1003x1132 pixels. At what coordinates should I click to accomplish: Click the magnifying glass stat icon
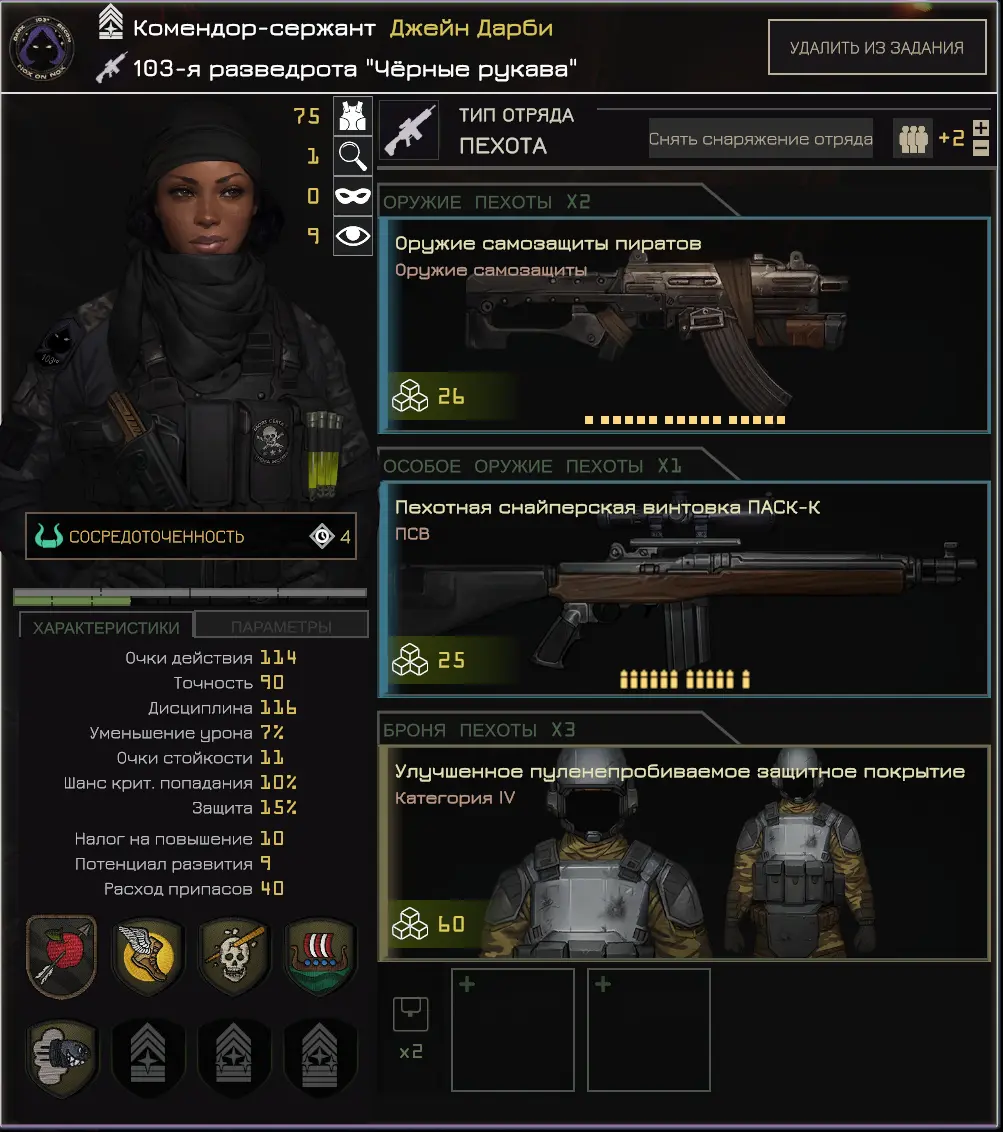click(x=352, y=156)
